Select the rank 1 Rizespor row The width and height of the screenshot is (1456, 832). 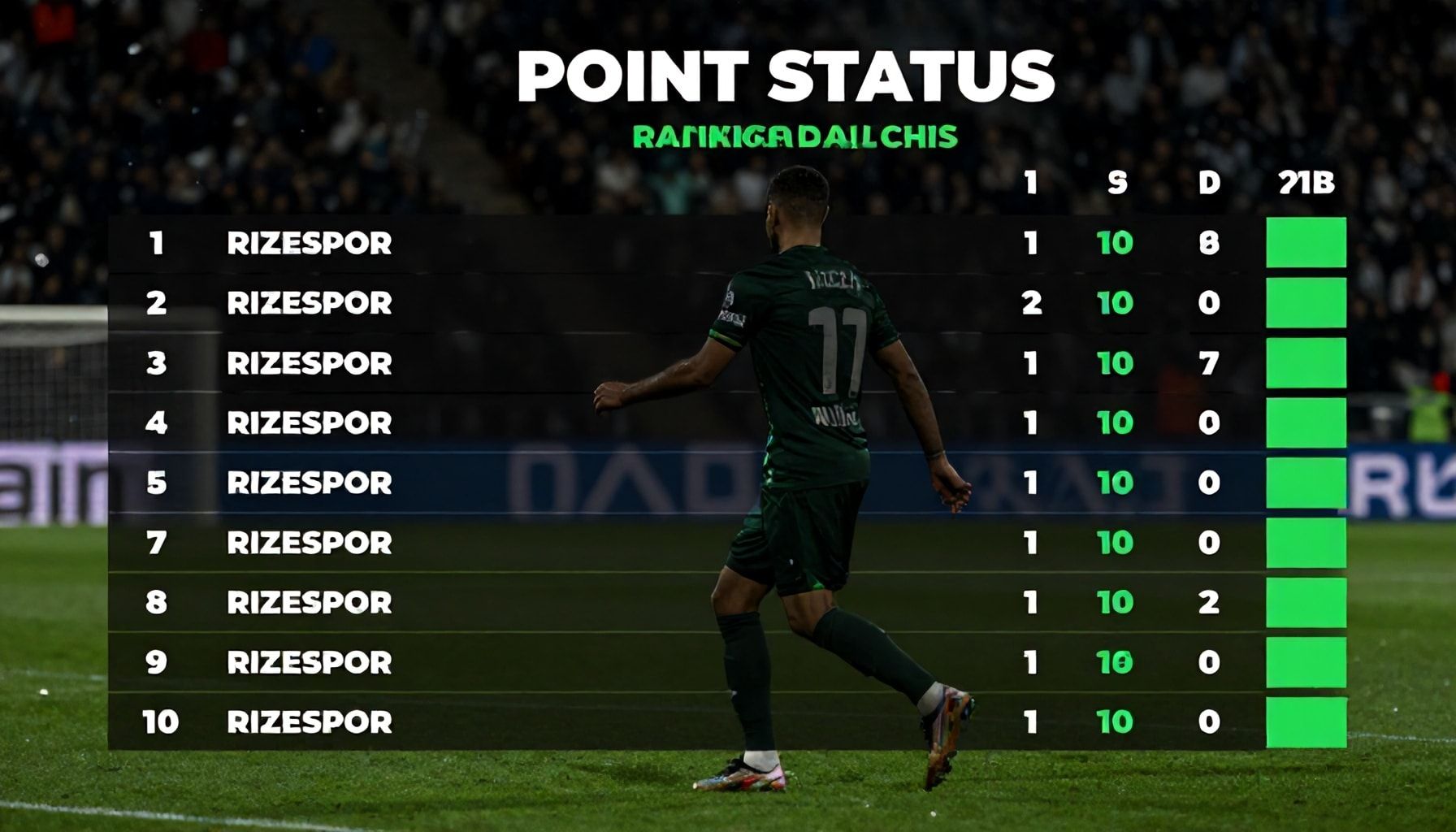[309, 243]
